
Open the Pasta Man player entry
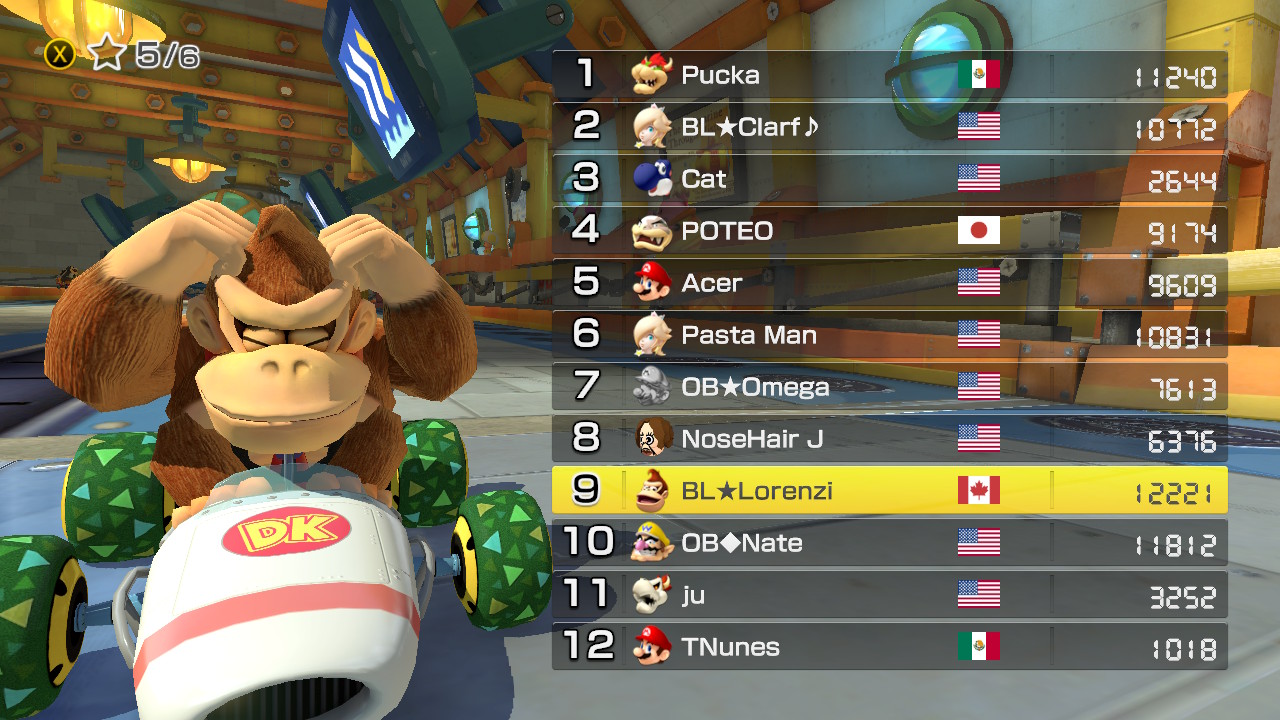tap(889, 335)
